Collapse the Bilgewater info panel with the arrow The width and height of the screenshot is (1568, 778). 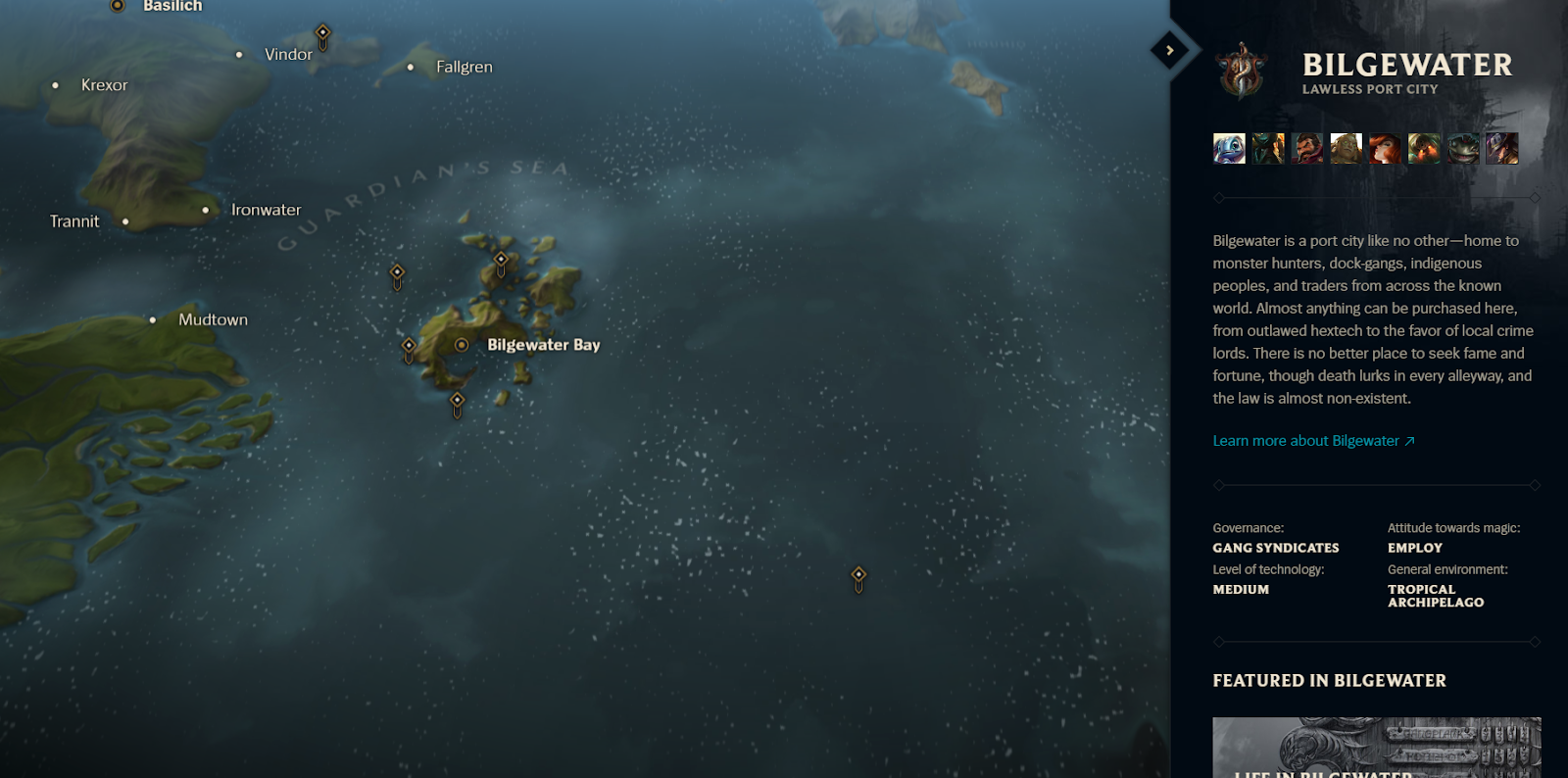point(1169,48)
